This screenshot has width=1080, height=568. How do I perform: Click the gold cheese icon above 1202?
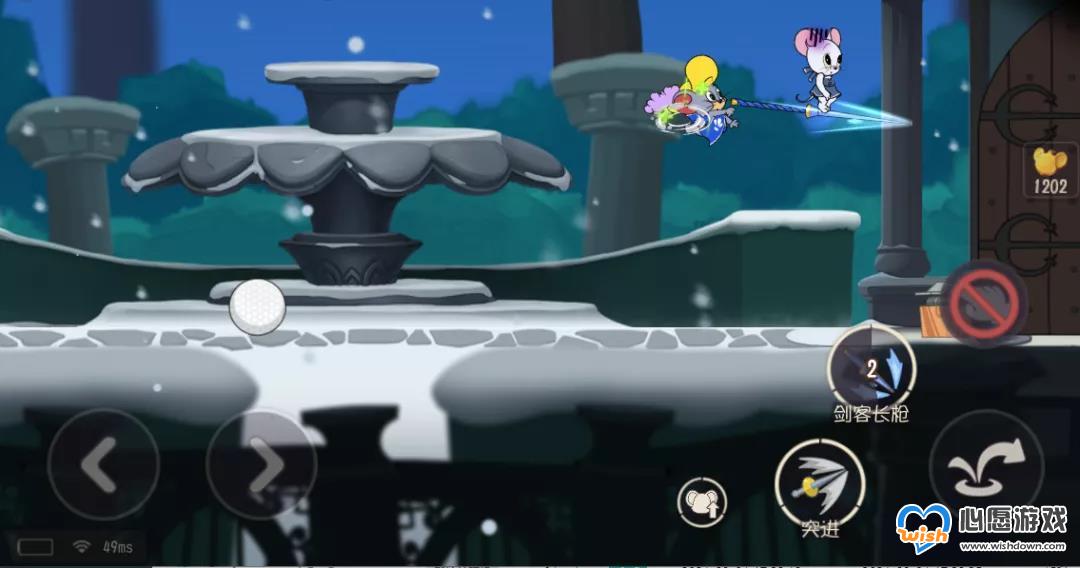[1050, 159]
